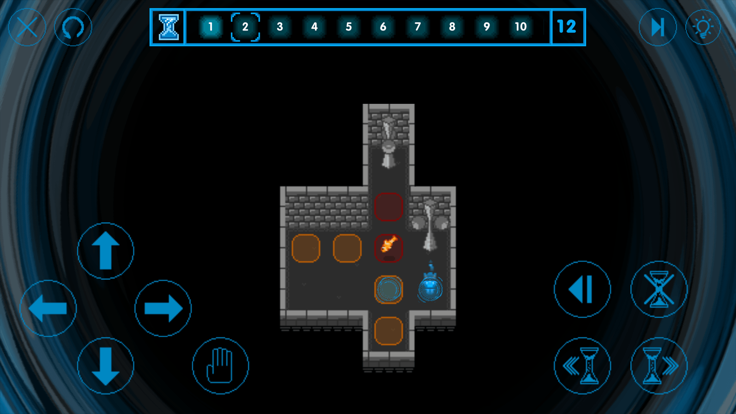
Task: Move up with the up arrow button
Action: coord(105,251)
